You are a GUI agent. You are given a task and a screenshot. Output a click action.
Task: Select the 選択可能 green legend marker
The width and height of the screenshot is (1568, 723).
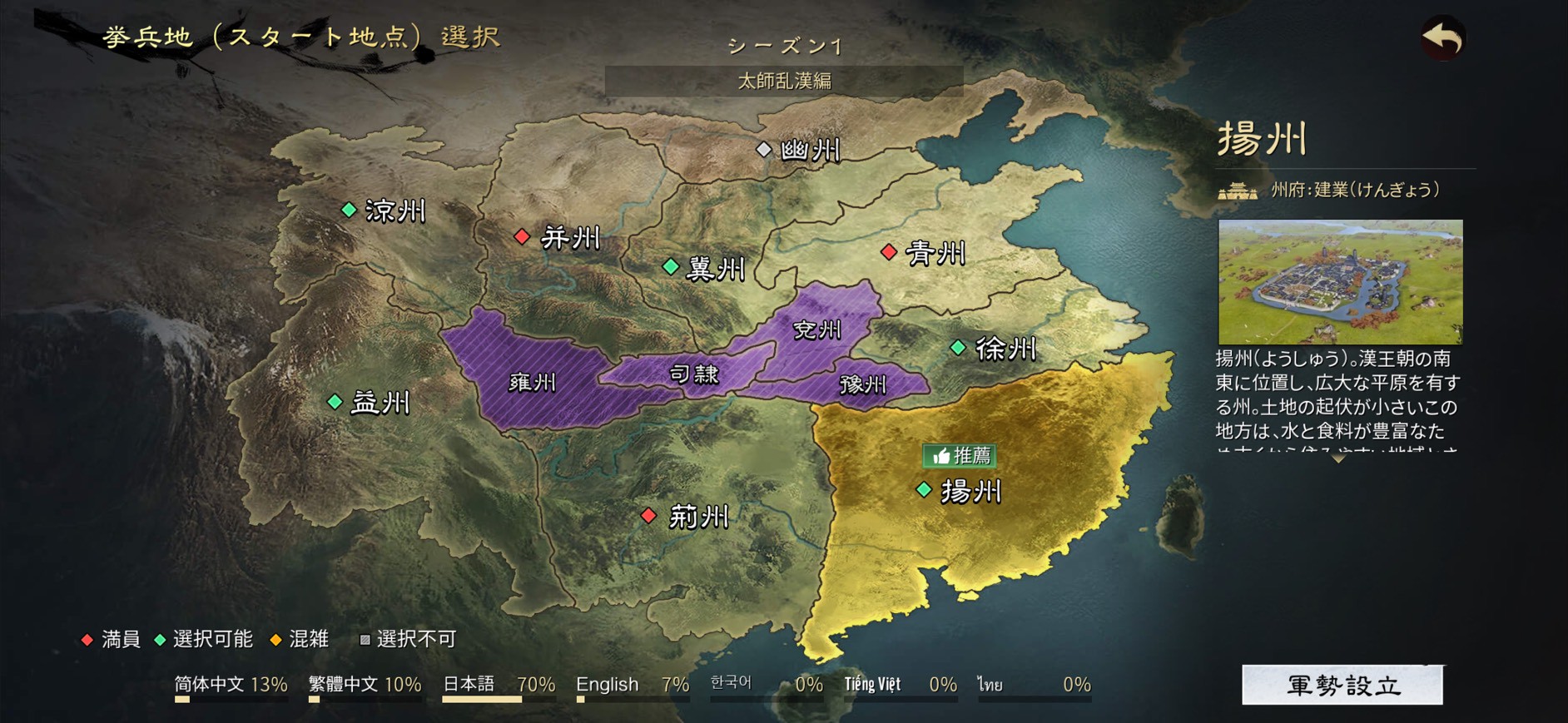(161, 641)
